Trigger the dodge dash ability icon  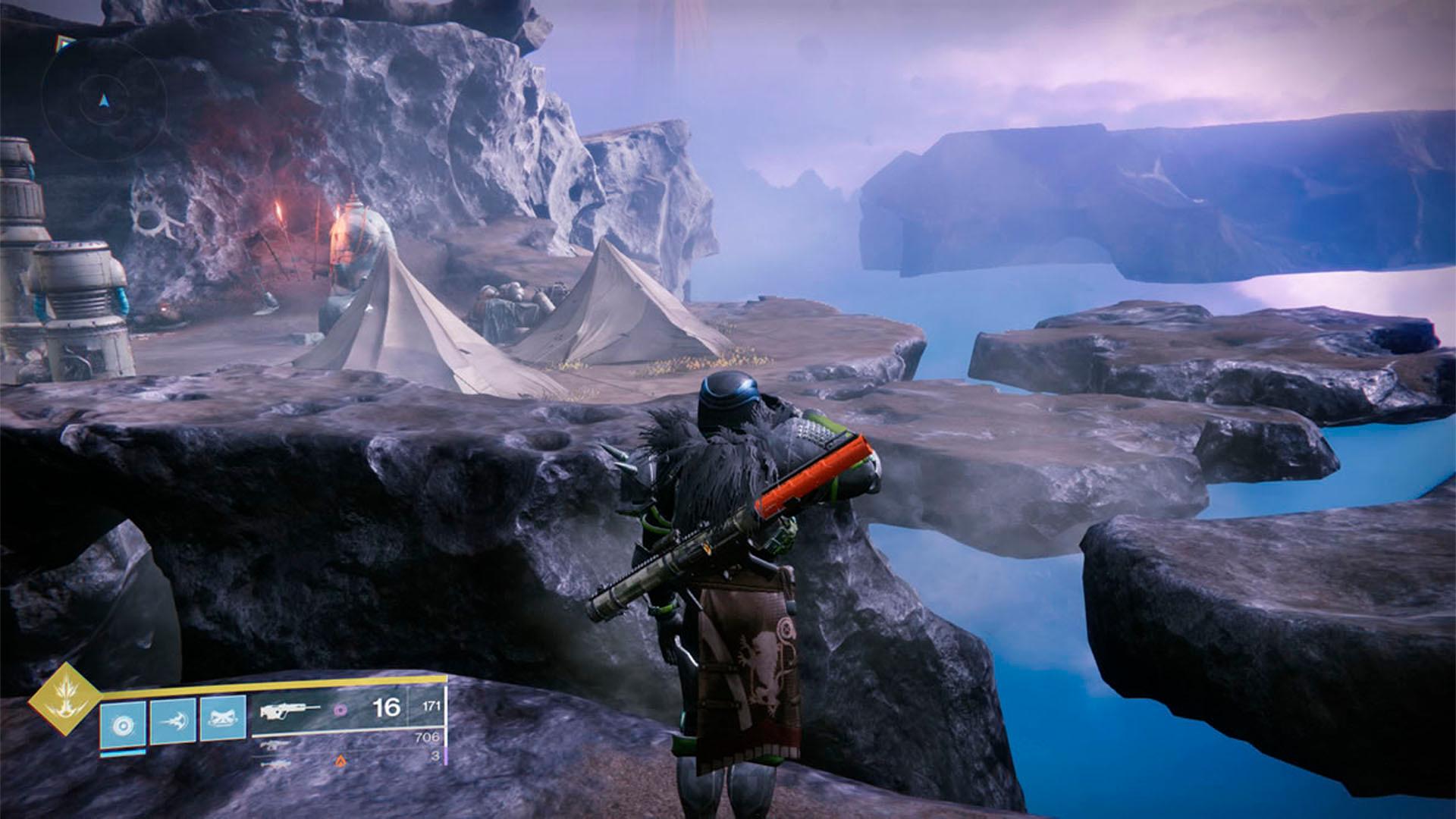[x=172, y=721]
